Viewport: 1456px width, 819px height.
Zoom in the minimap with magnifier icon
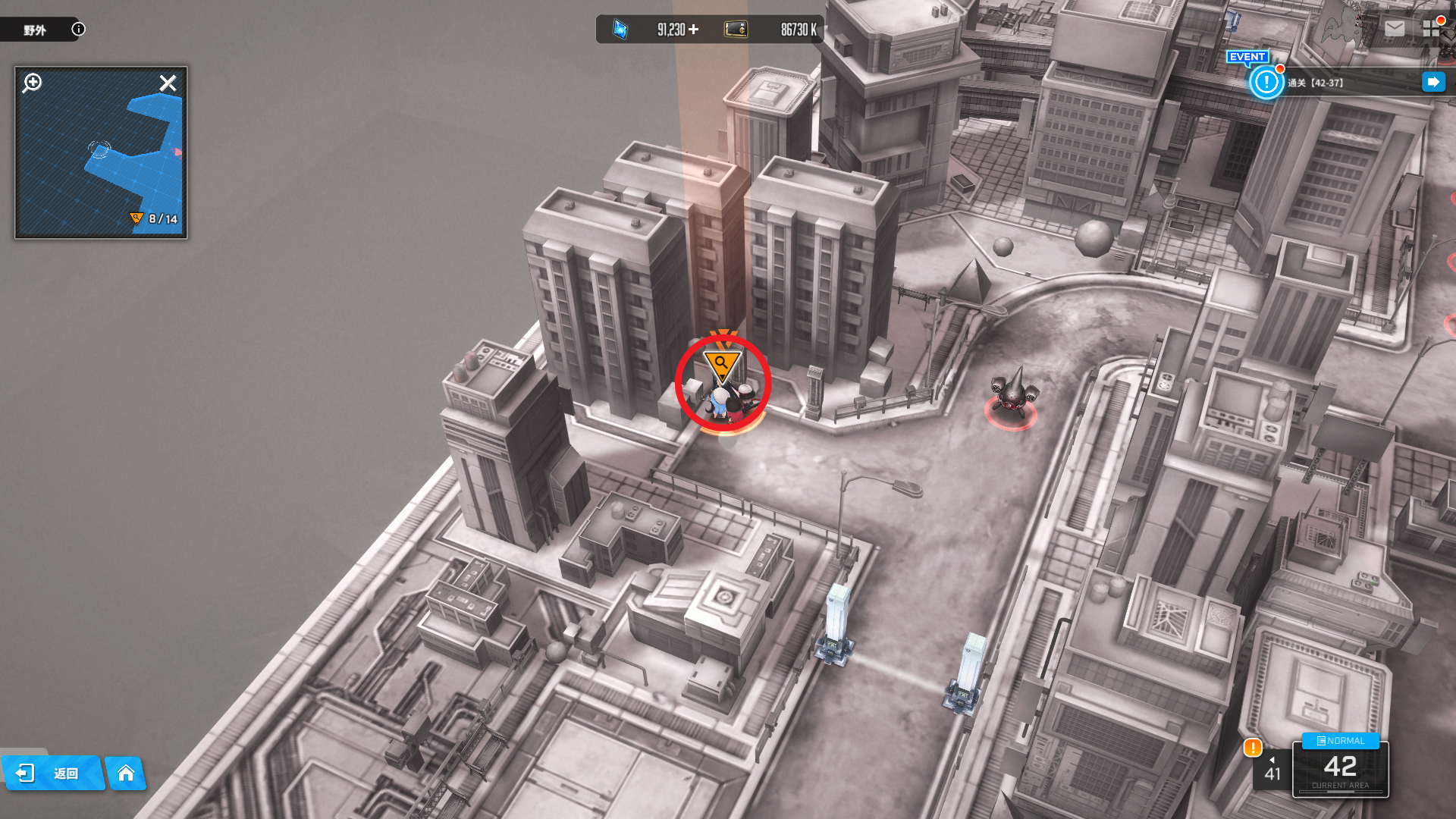[33, 83]
